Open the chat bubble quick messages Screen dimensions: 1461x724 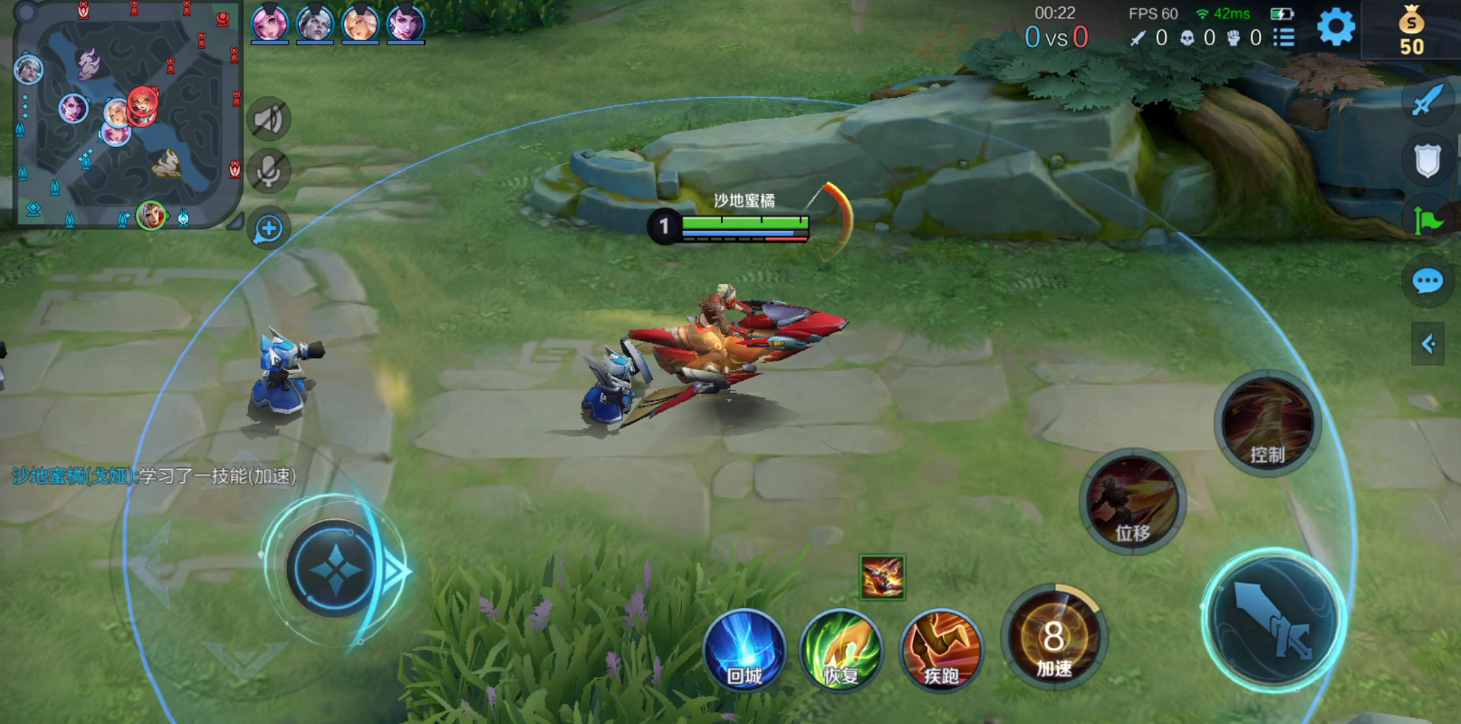pos(1427,281)
